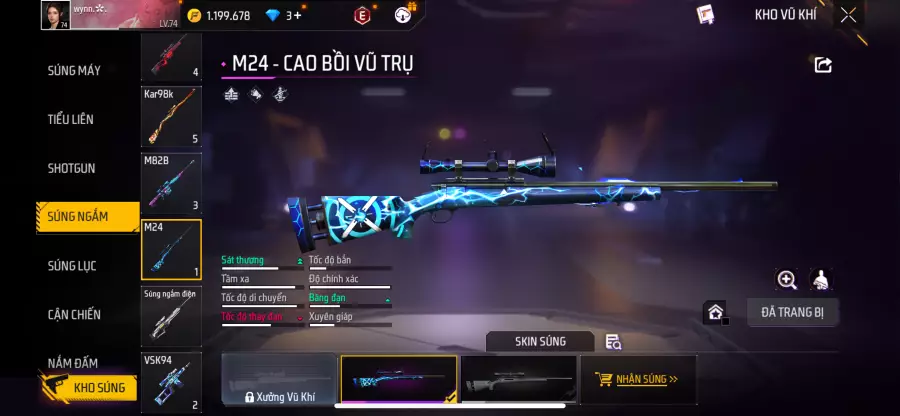Pick the VSK94 weapon tile

[x=171, y=381]
